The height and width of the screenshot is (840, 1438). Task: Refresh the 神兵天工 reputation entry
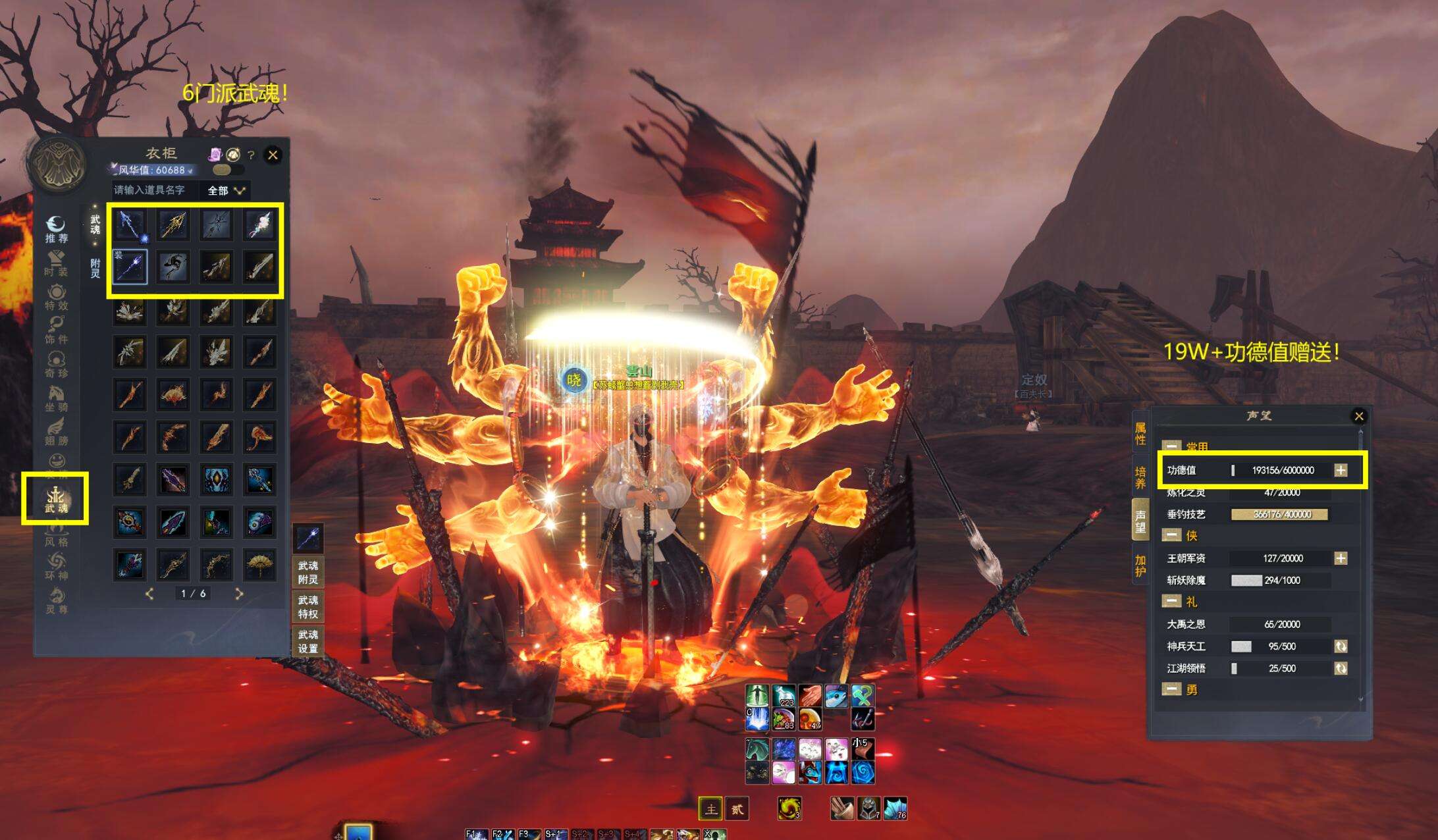[1341, 646]
